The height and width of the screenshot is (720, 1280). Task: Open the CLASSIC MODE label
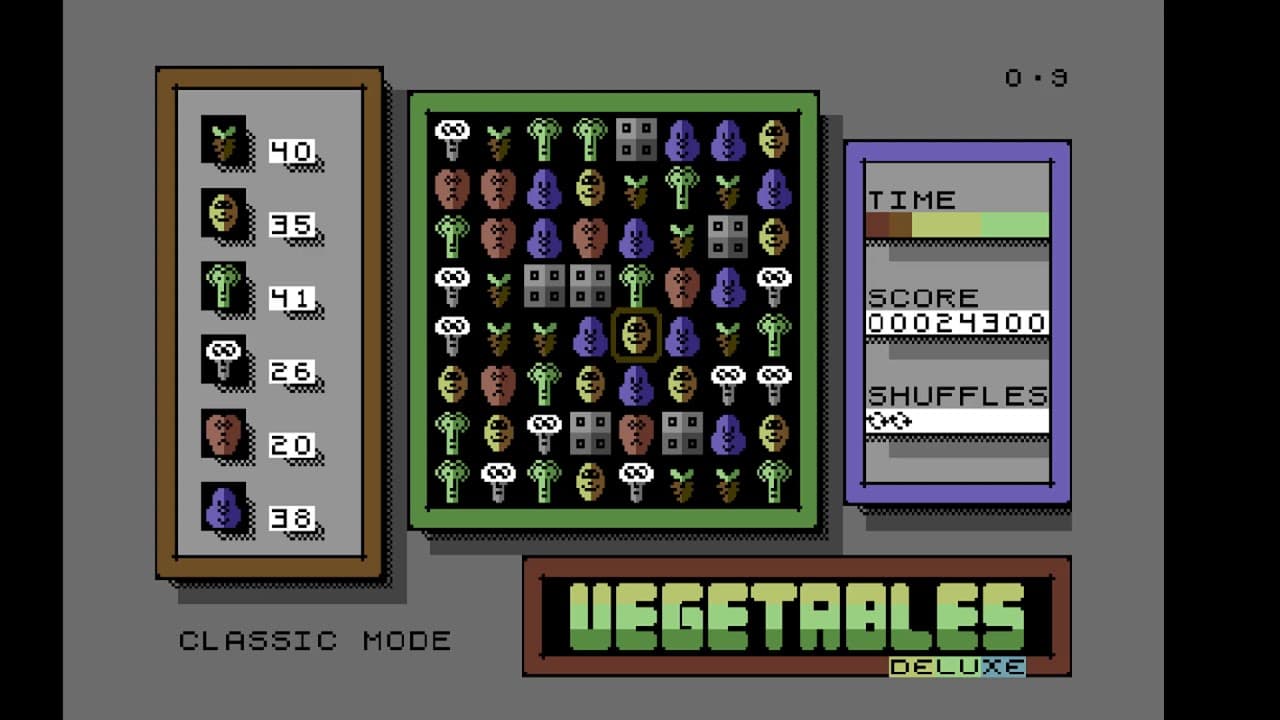[x=316, y=641]
